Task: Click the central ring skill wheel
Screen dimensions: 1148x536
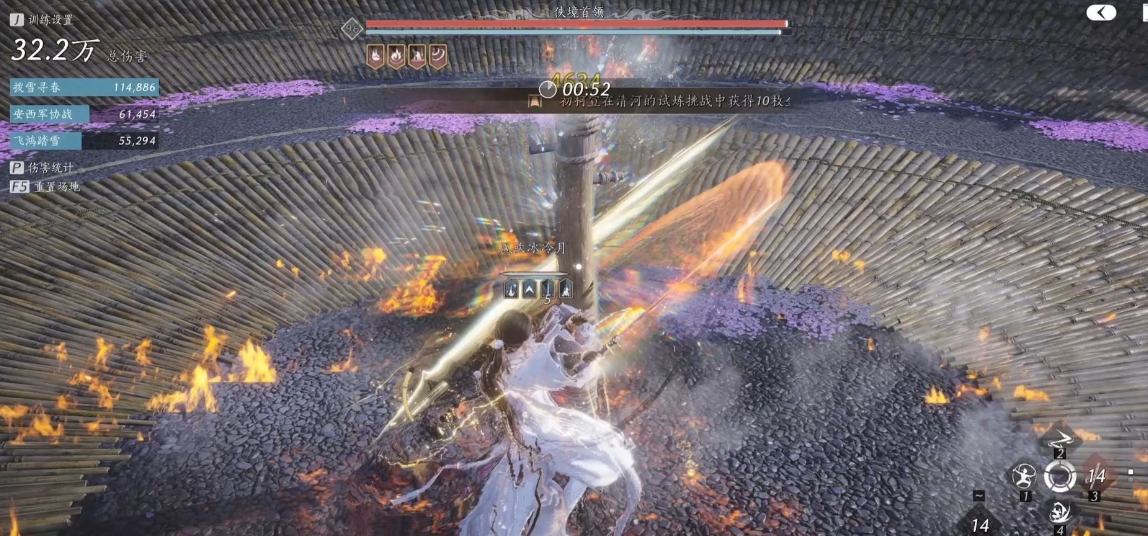Action: tap(1059, 476)
